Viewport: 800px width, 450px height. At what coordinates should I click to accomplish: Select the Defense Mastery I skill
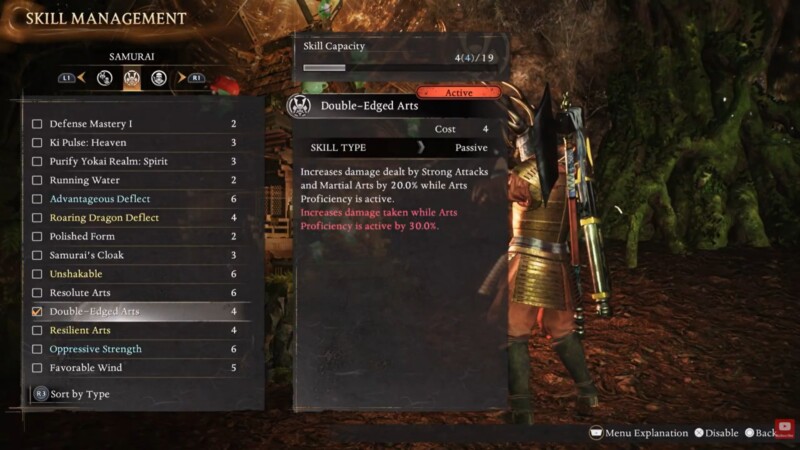click(x=90, y=124)
